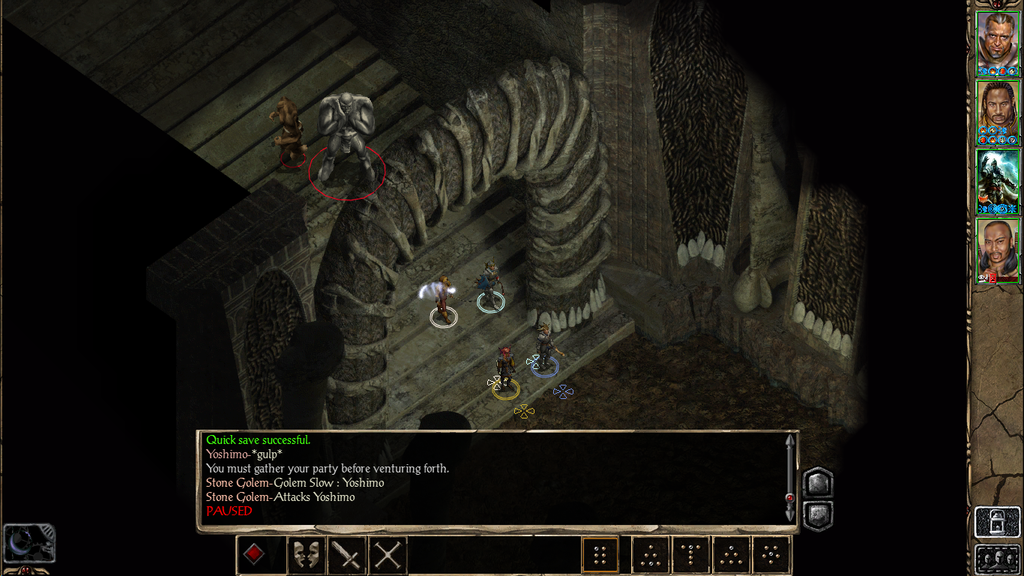Select the two-column dot formation

tap(600, 555)
